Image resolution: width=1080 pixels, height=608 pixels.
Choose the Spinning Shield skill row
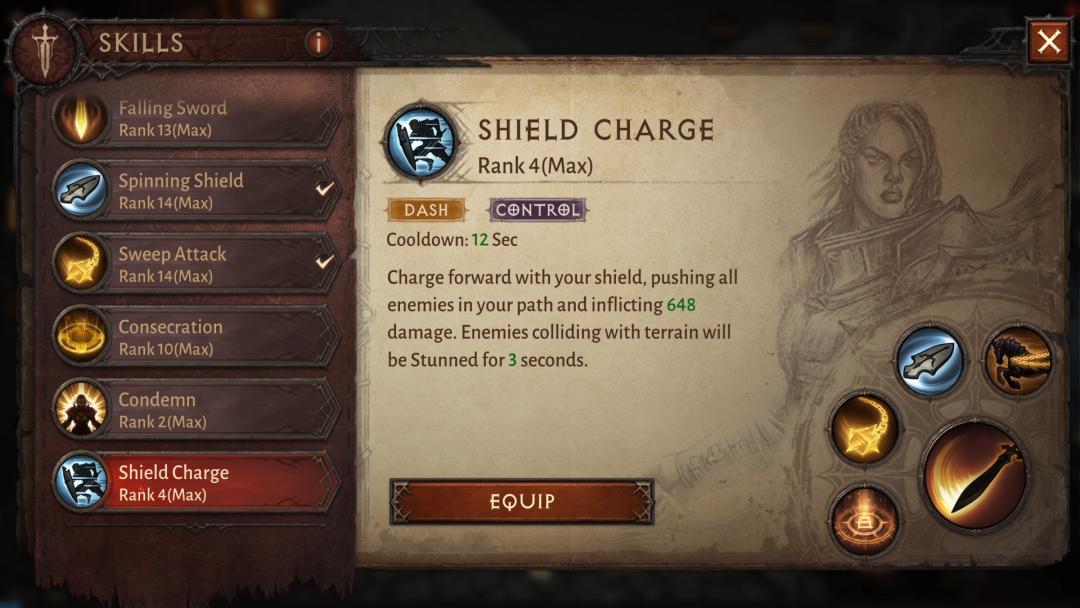point(196,190)
